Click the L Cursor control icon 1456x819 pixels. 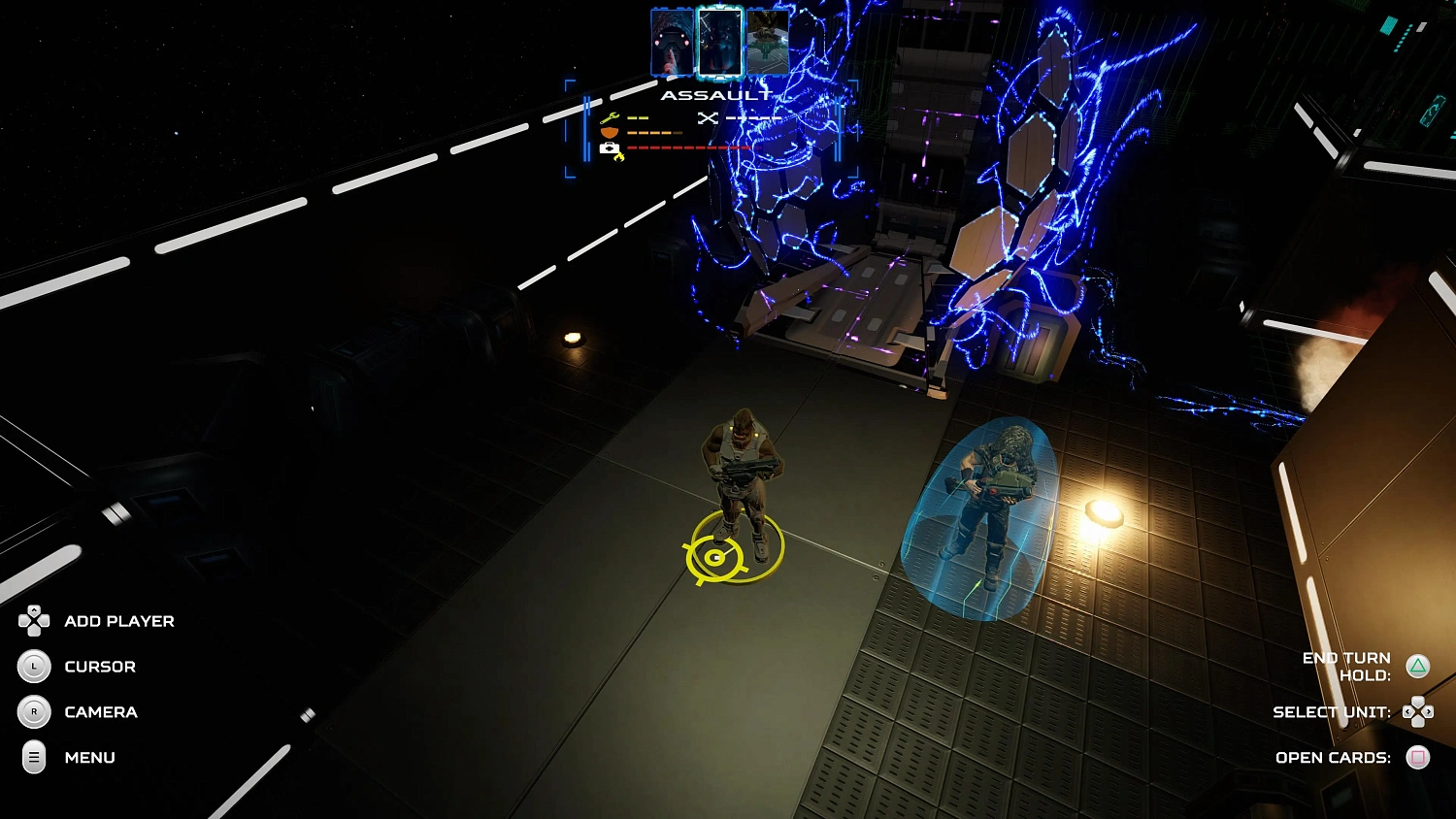point(34,667)
